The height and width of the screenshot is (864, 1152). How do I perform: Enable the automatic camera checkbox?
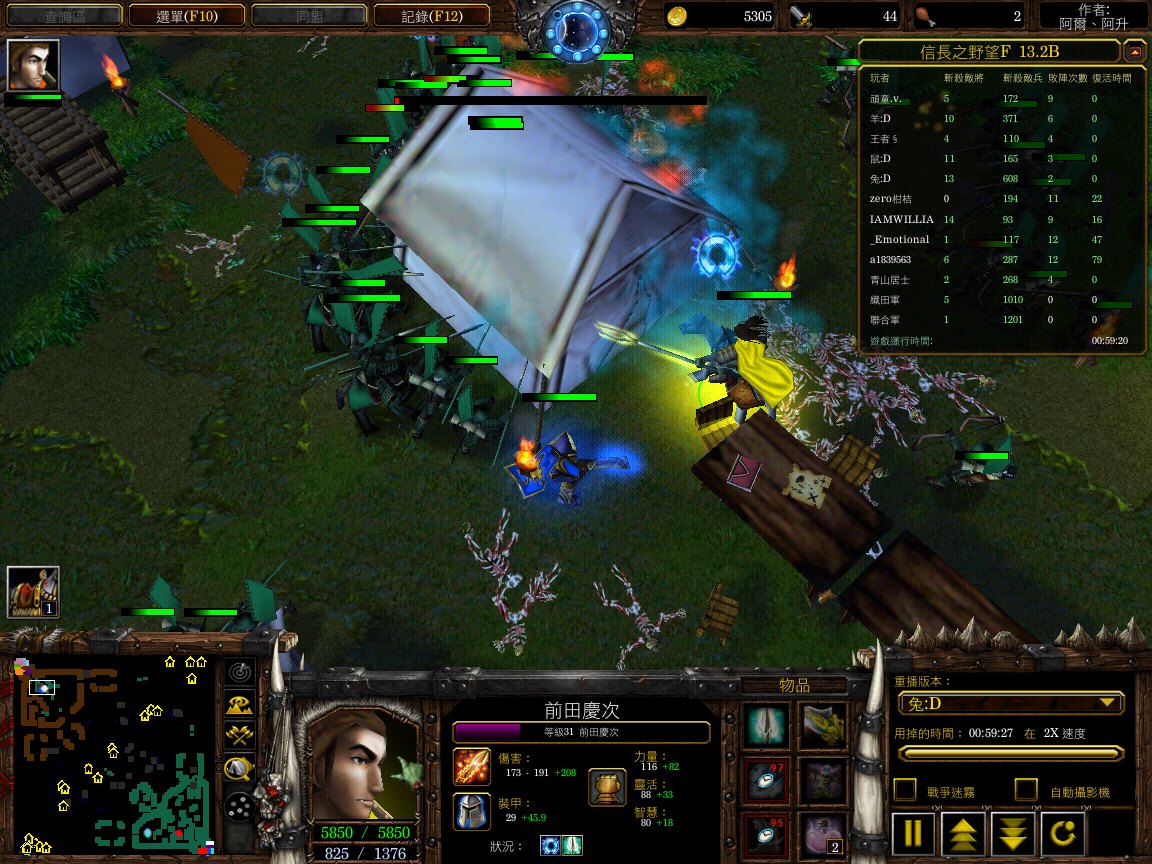pyautogui.click(x=1025, y=790)
